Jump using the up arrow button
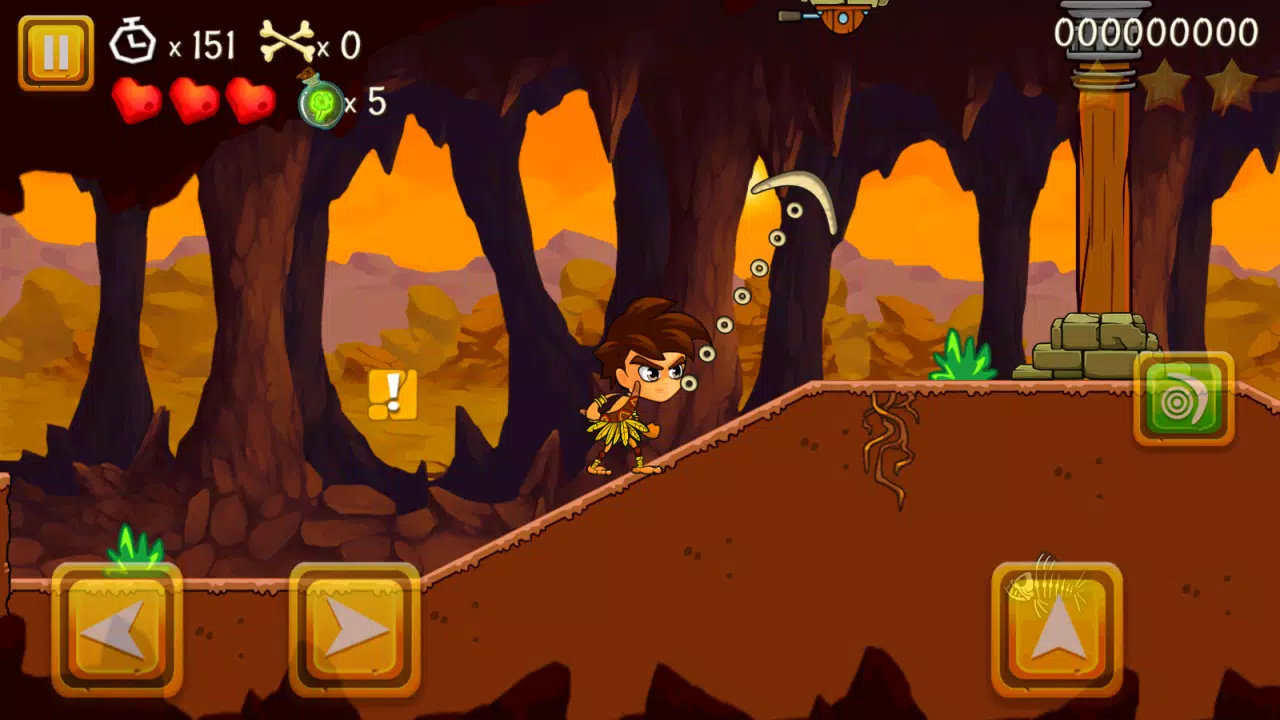 1056,630
